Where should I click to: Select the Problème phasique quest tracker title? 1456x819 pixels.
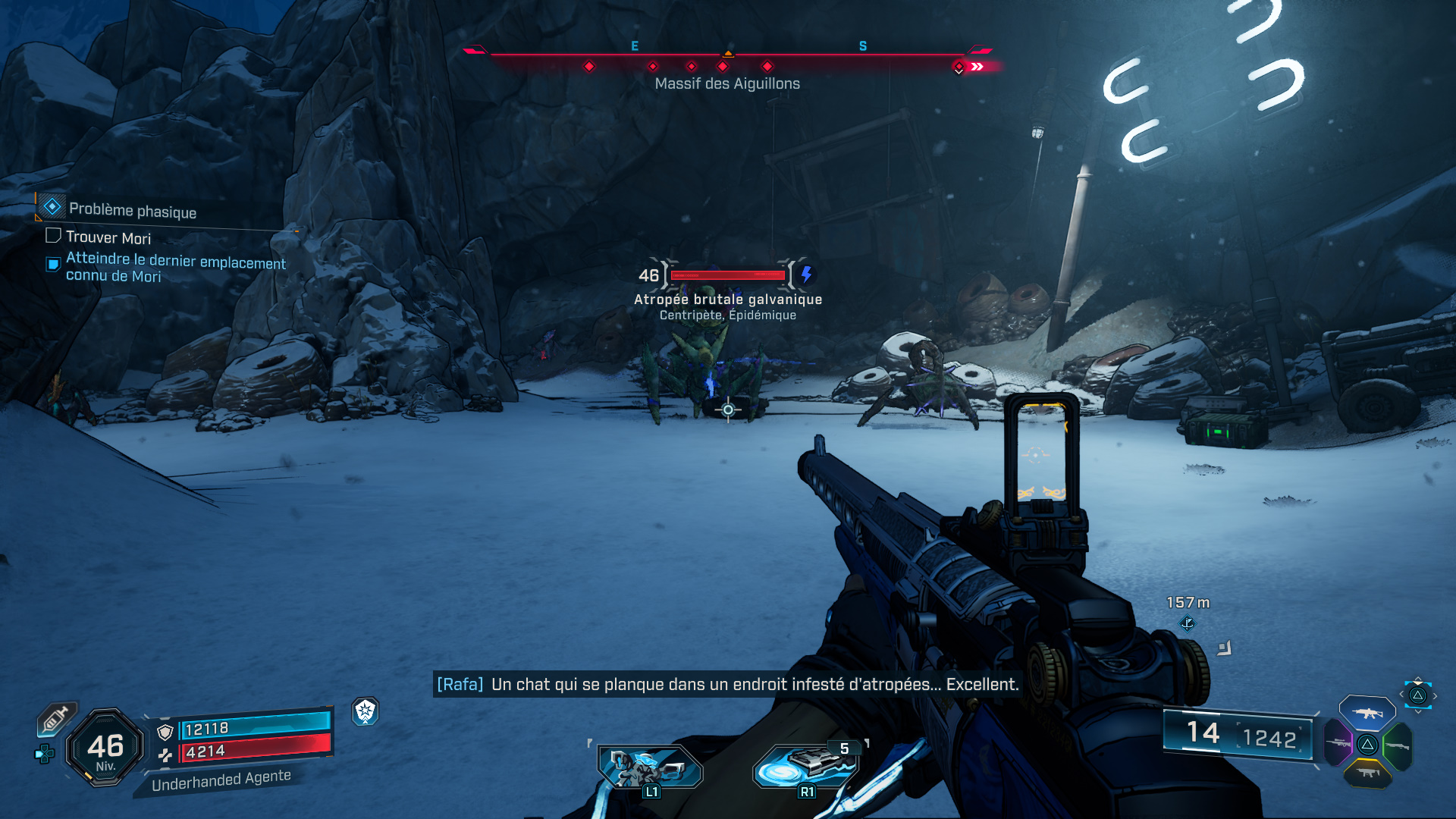tap(132, 210)
